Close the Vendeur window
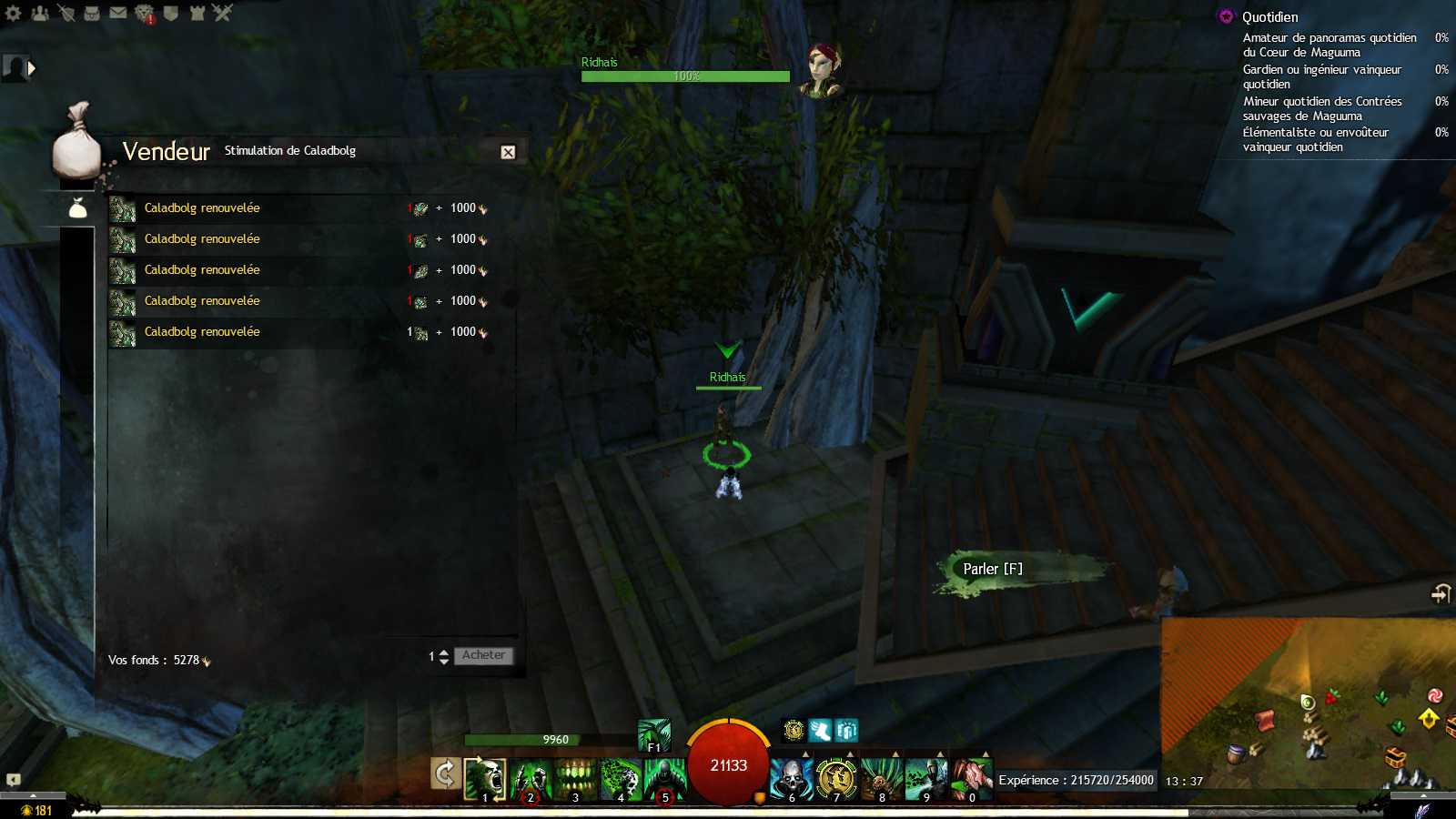Viewport: 1456px width, 819px height. point(508,153)
